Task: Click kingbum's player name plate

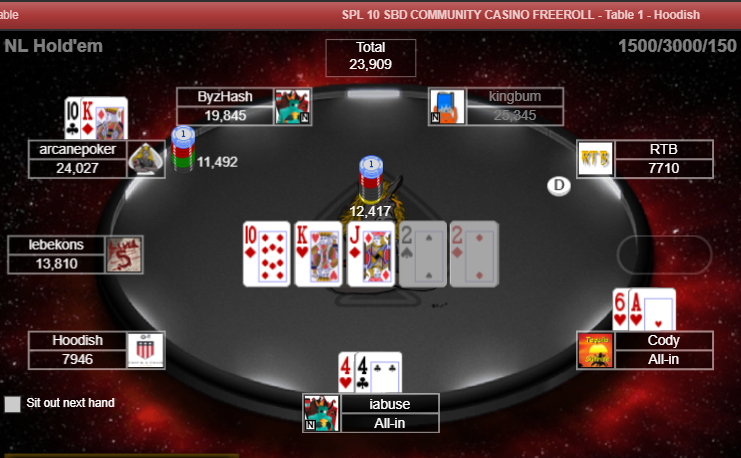Action: [515, 106]
